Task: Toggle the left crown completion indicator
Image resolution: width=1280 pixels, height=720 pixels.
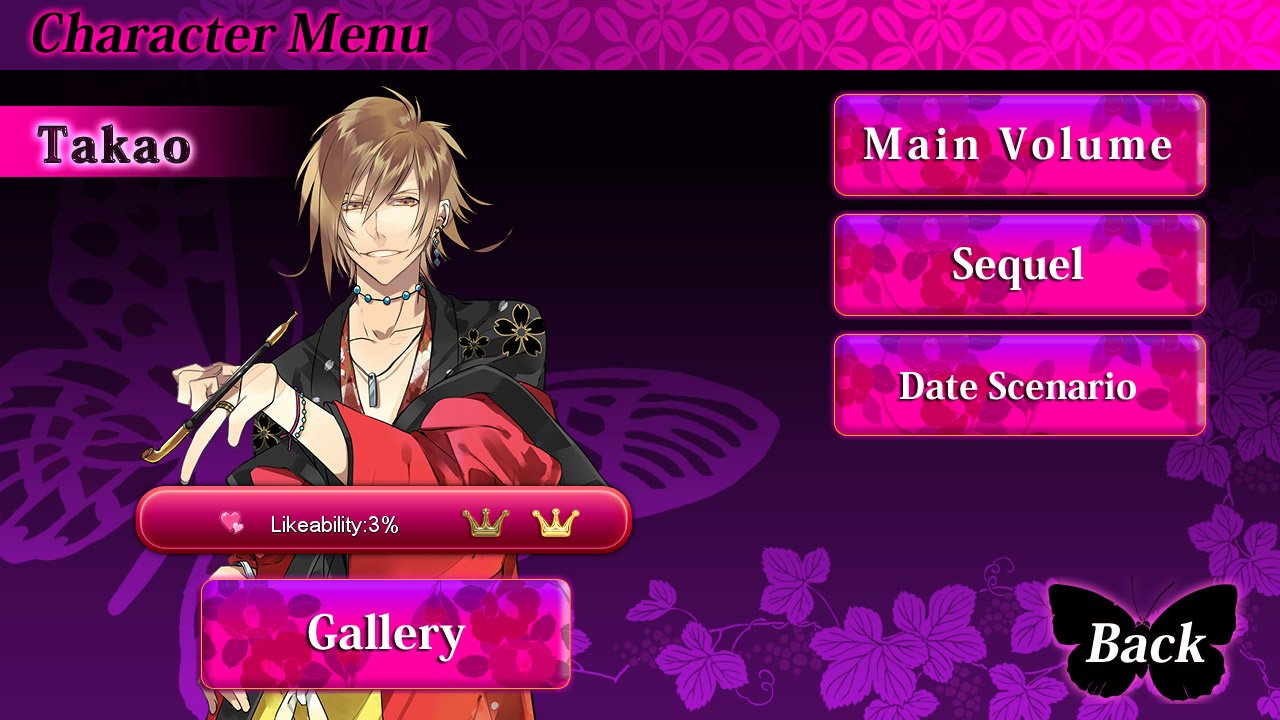Action: (x=484, y=524)
